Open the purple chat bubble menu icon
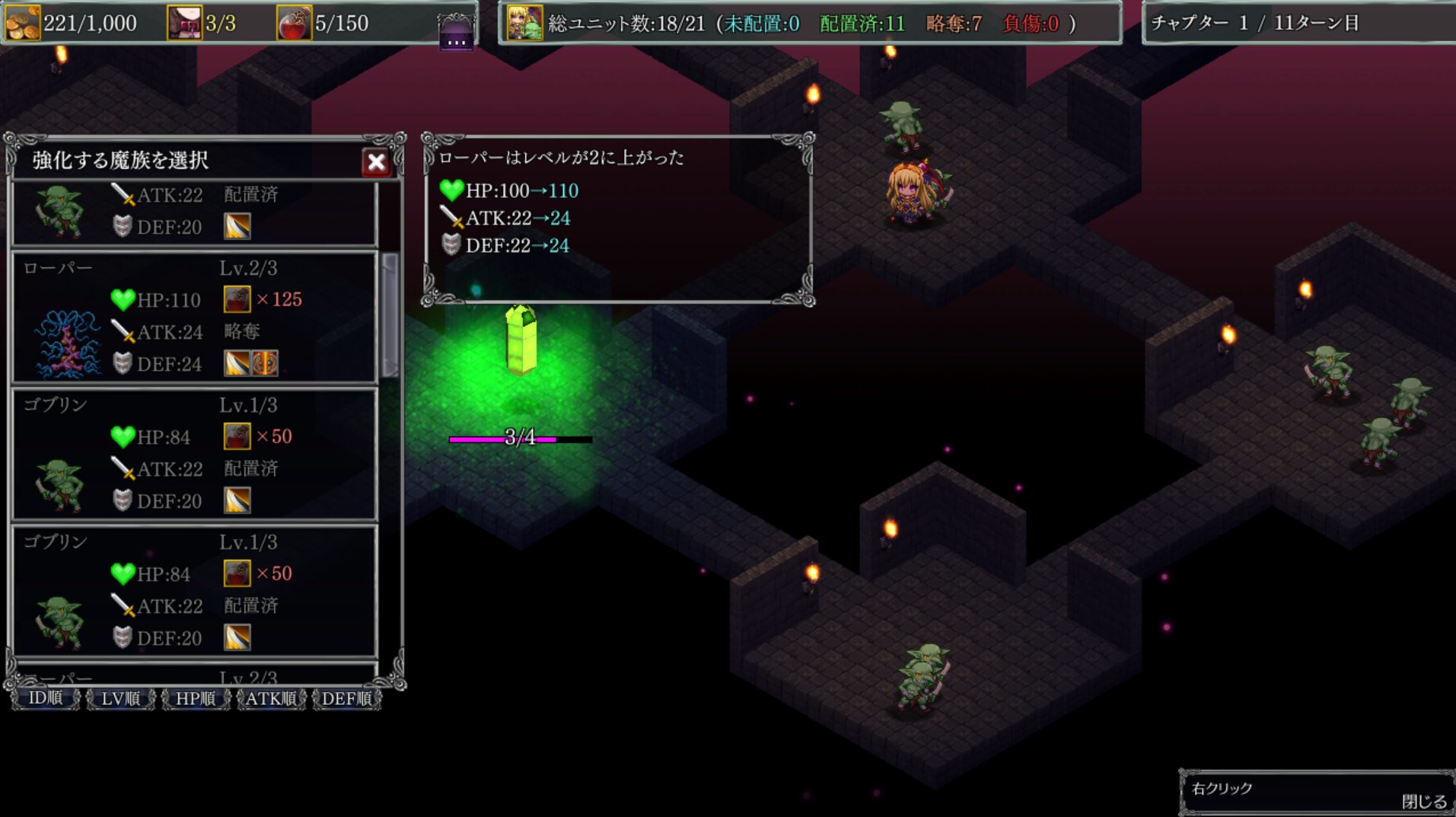The width and height of the screenshot is (1456, 817). 456,34
